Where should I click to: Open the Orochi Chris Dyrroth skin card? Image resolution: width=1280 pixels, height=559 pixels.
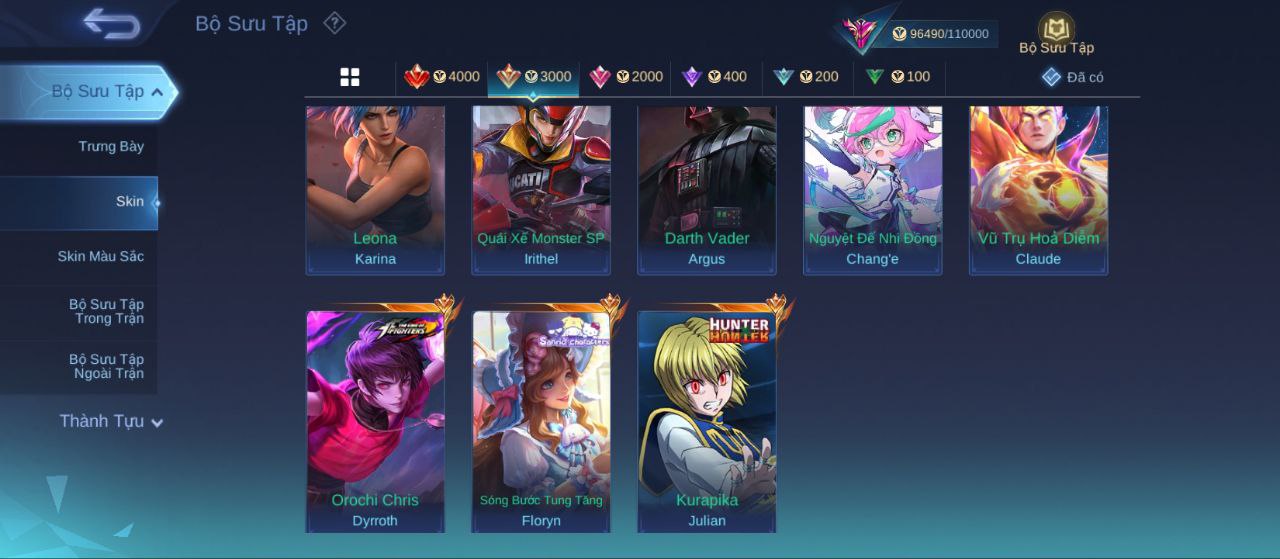[375, 420]
